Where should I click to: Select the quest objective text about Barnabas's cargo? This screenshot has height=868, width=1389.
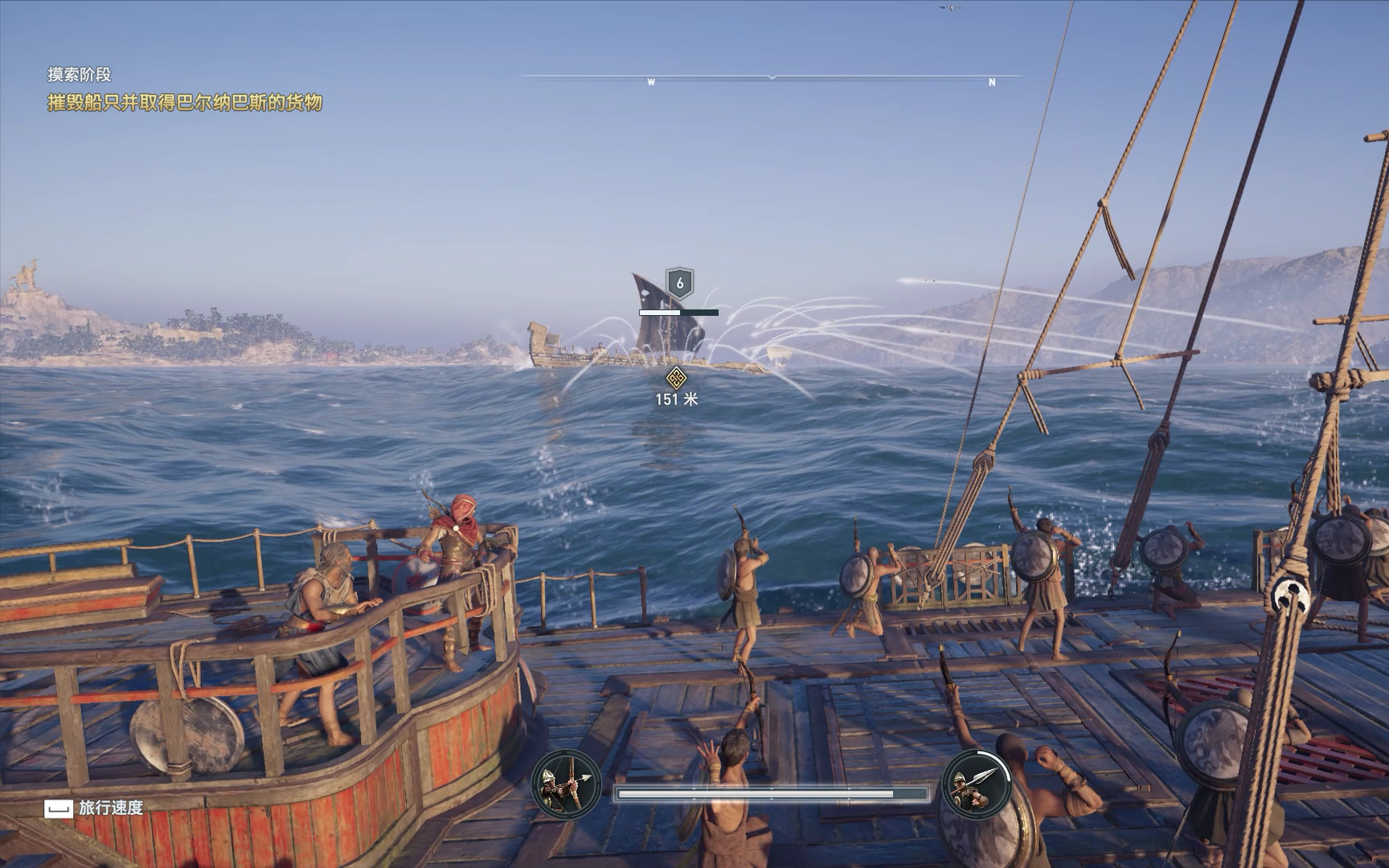coord(185,103)
